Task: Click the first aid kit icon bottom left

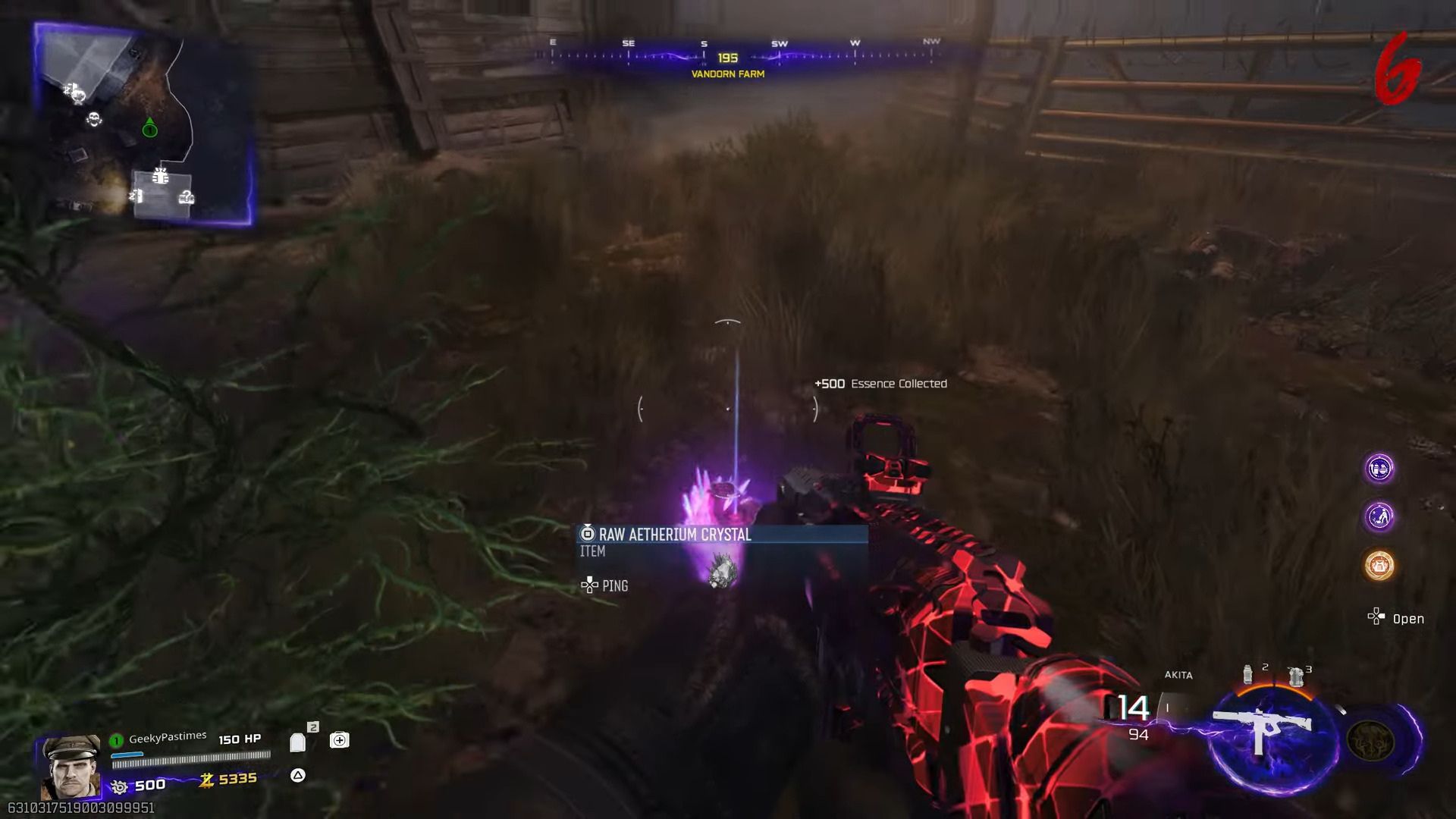Action: pos(338,741)
